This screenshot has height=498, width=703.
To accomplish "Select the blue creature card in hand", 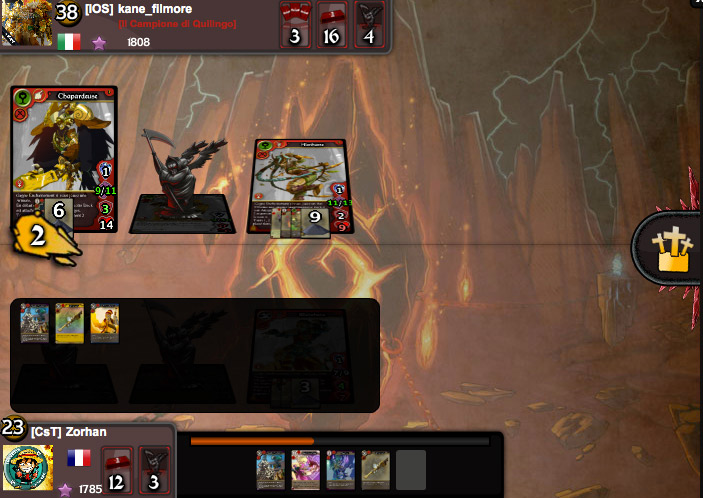I will (x=340, y=467).
